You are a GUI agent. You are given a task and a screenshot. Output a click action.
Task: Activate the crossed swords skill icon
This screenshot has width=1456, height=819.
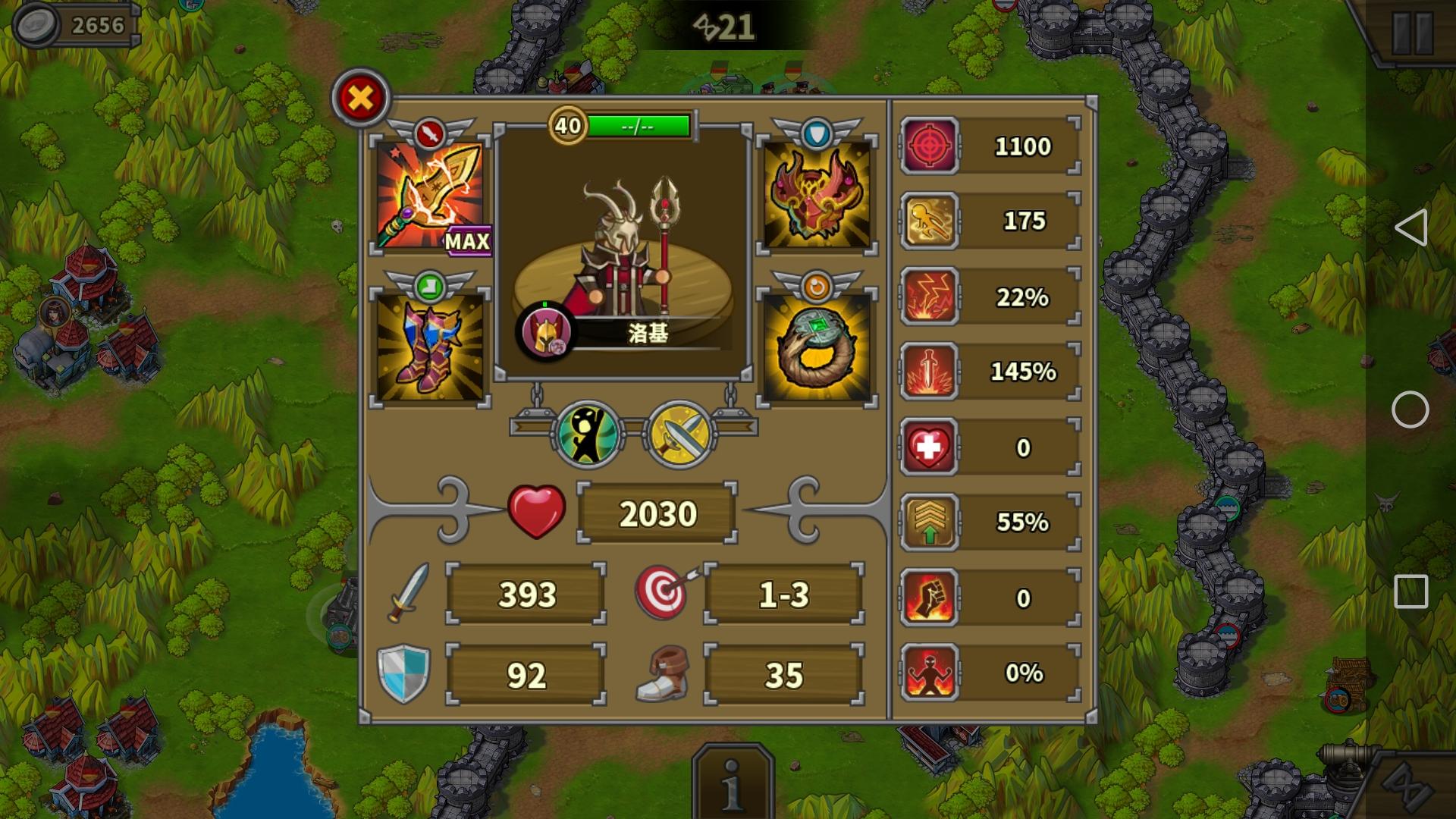tap(678, 435)
